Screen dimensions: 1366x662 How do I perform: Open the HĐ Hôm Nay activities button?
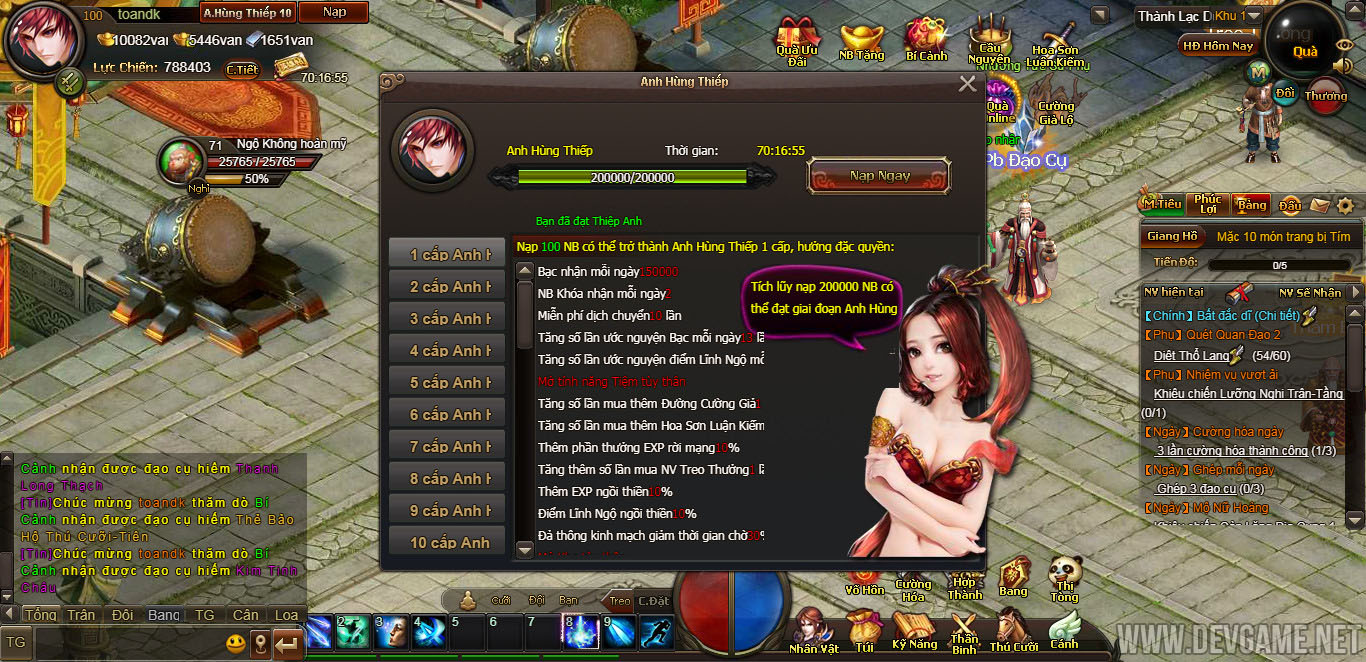point(1217,46)
